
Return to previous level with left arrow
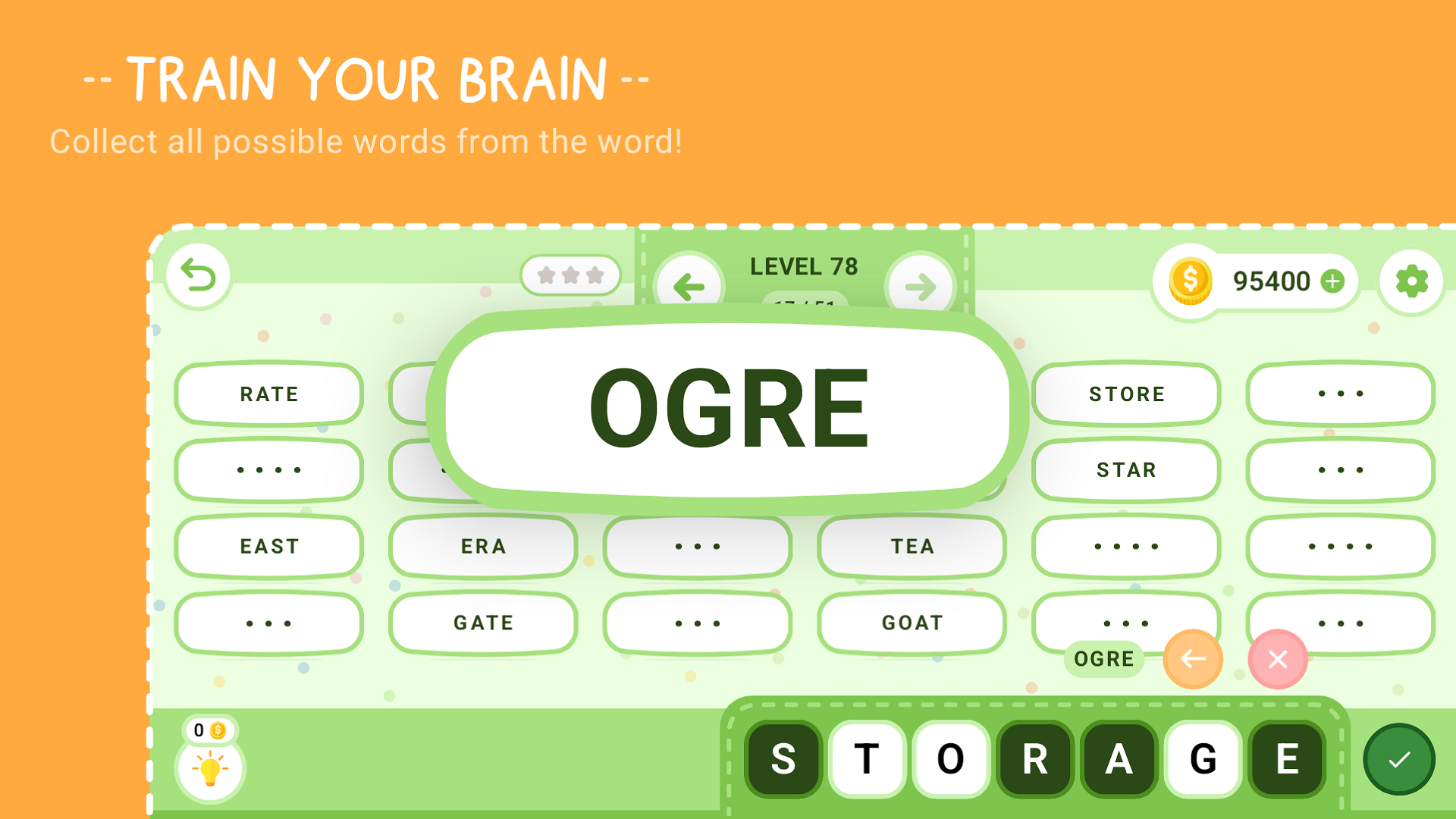(x=689, y=285)
